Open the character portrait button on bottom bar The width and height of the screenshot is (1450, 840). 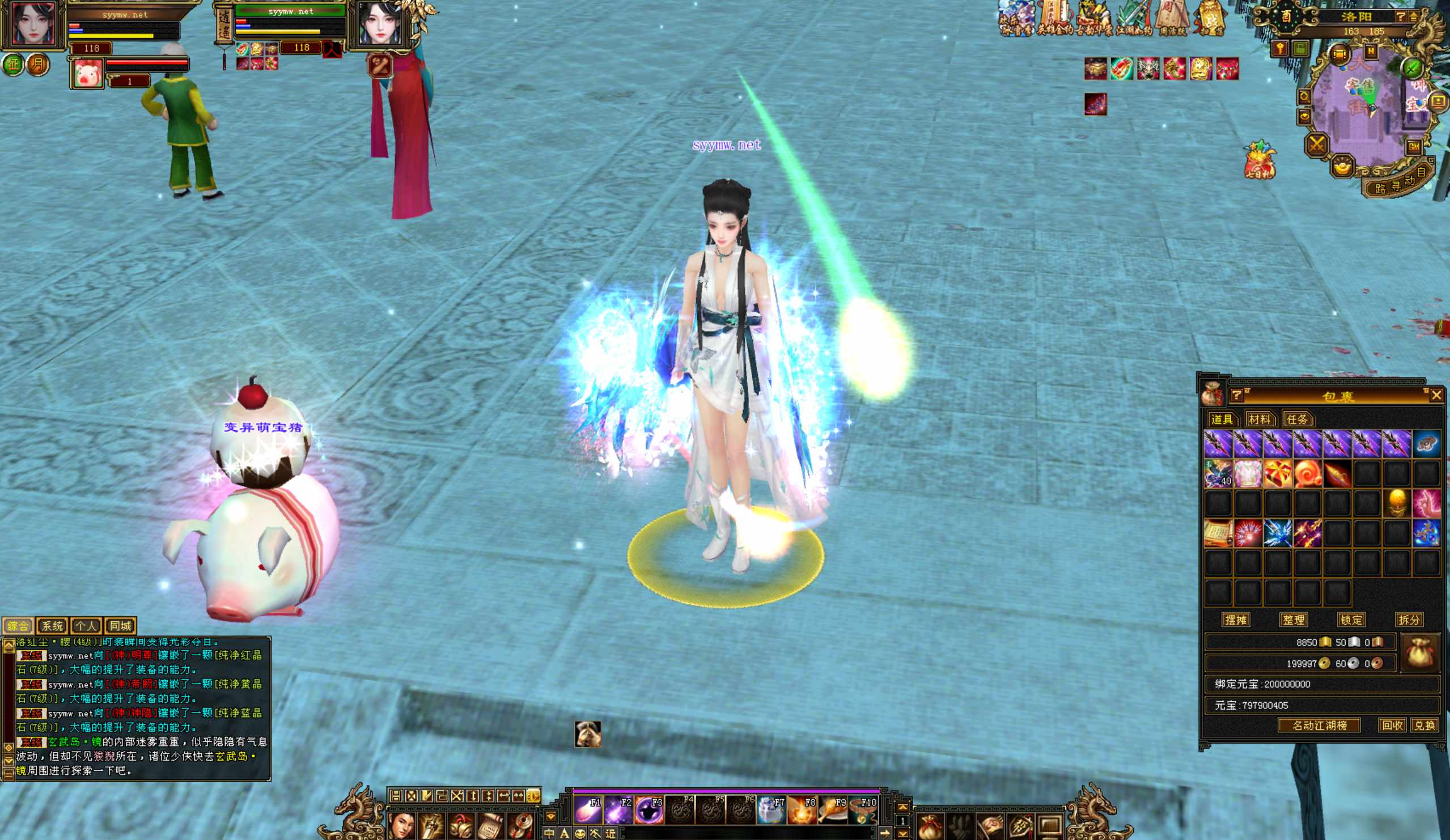(401, 826)
